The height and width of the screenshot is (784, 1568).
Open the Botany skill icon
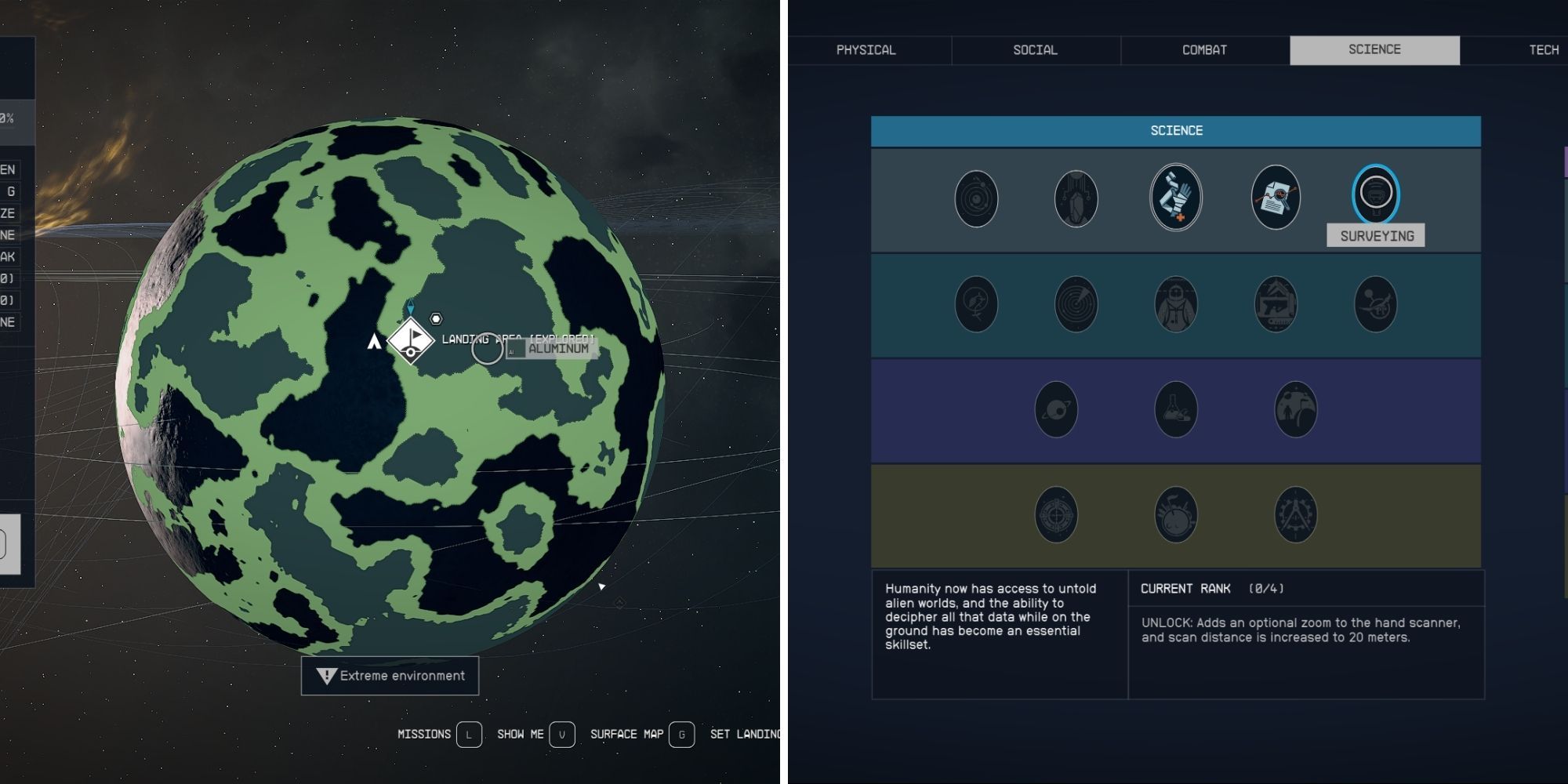pos(976,304)
